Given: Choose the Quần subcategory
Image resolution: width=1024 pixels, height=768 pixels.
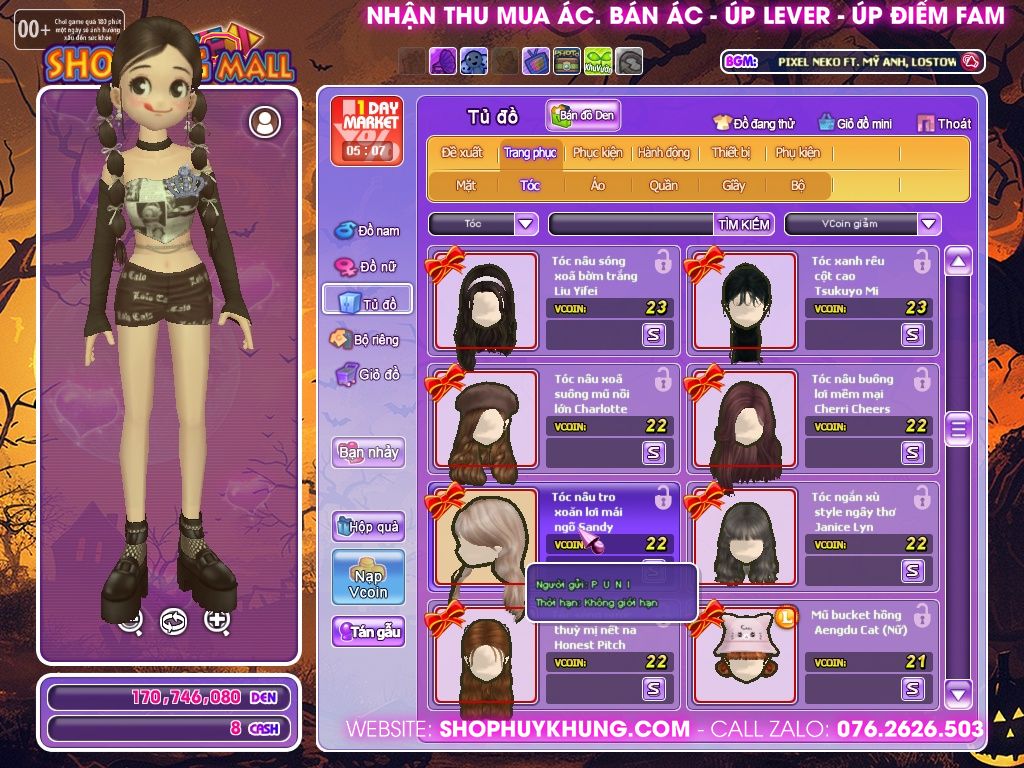Looking at the screenshot, I should 663,185.
